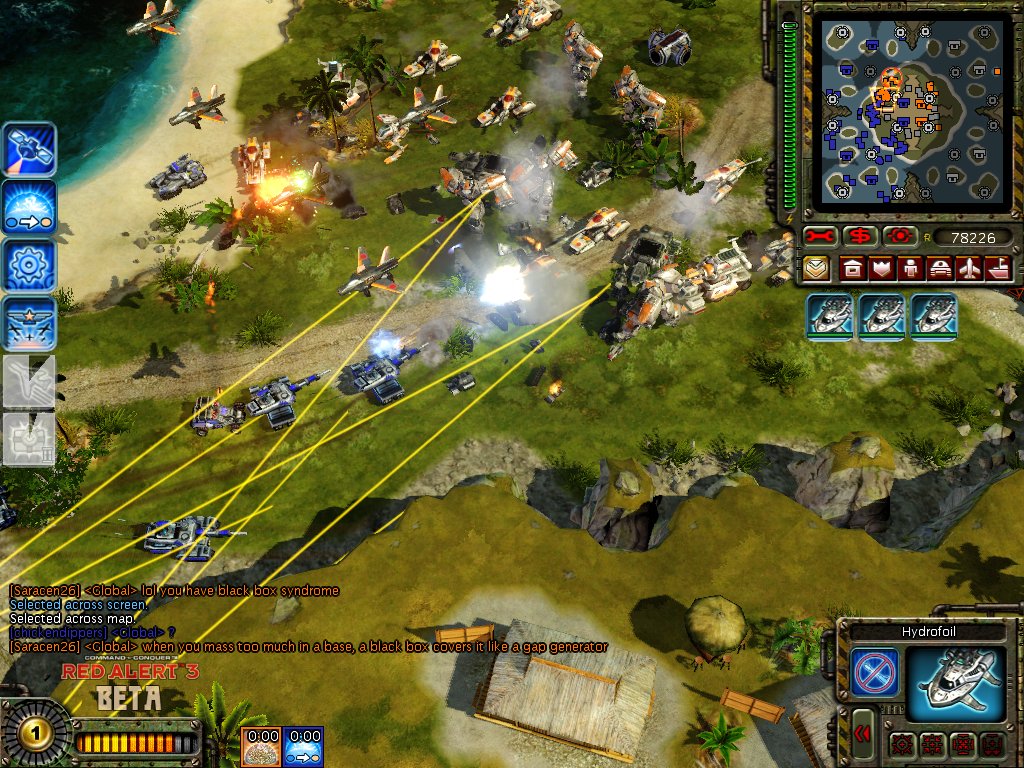Switch to the vehicles production tab
Image resolution: width=1024 pixels, height=768 pixels.
tap(941, 268)
